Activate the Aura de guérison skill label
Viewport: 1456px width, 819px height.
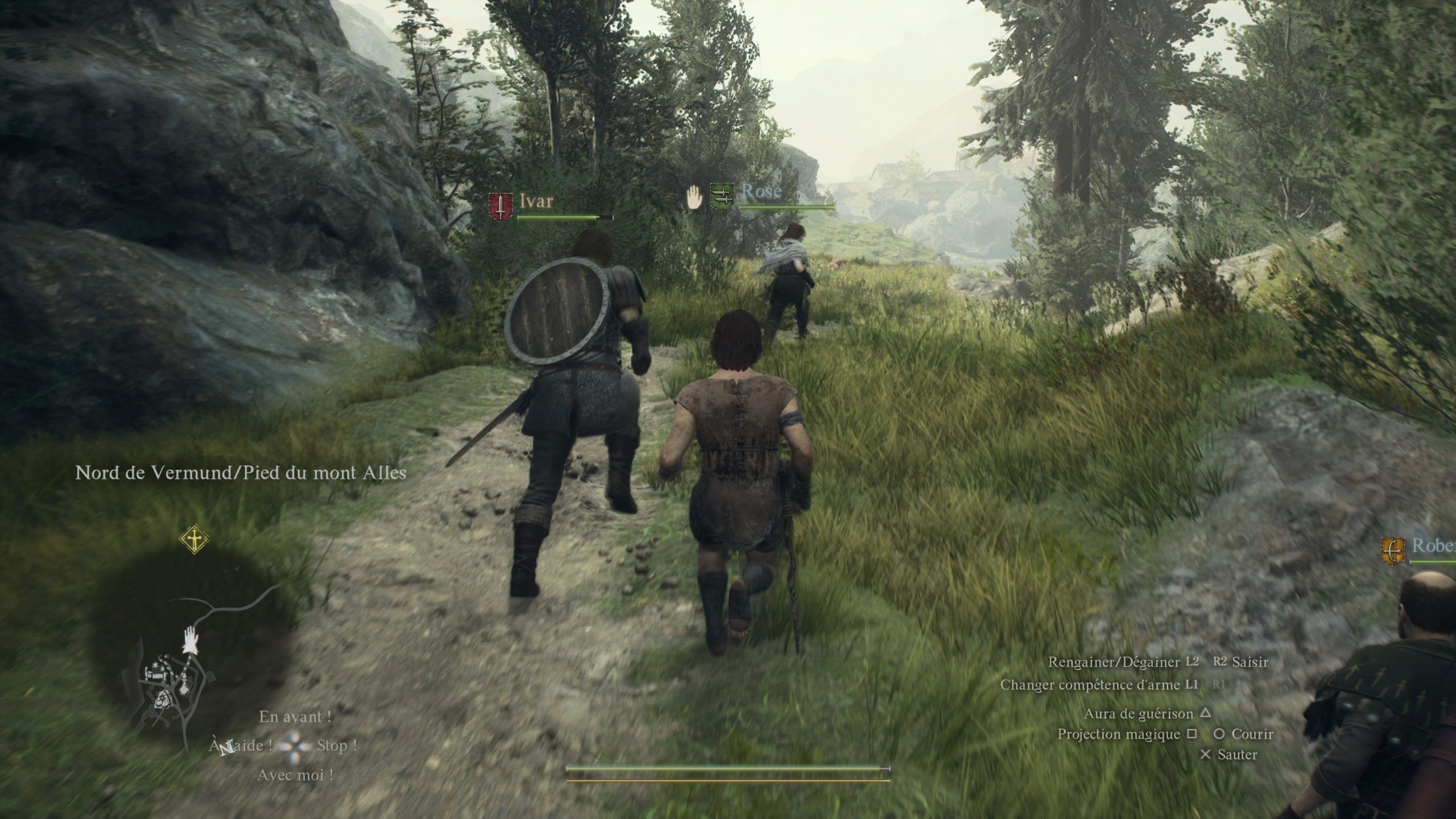[1138, 714]
